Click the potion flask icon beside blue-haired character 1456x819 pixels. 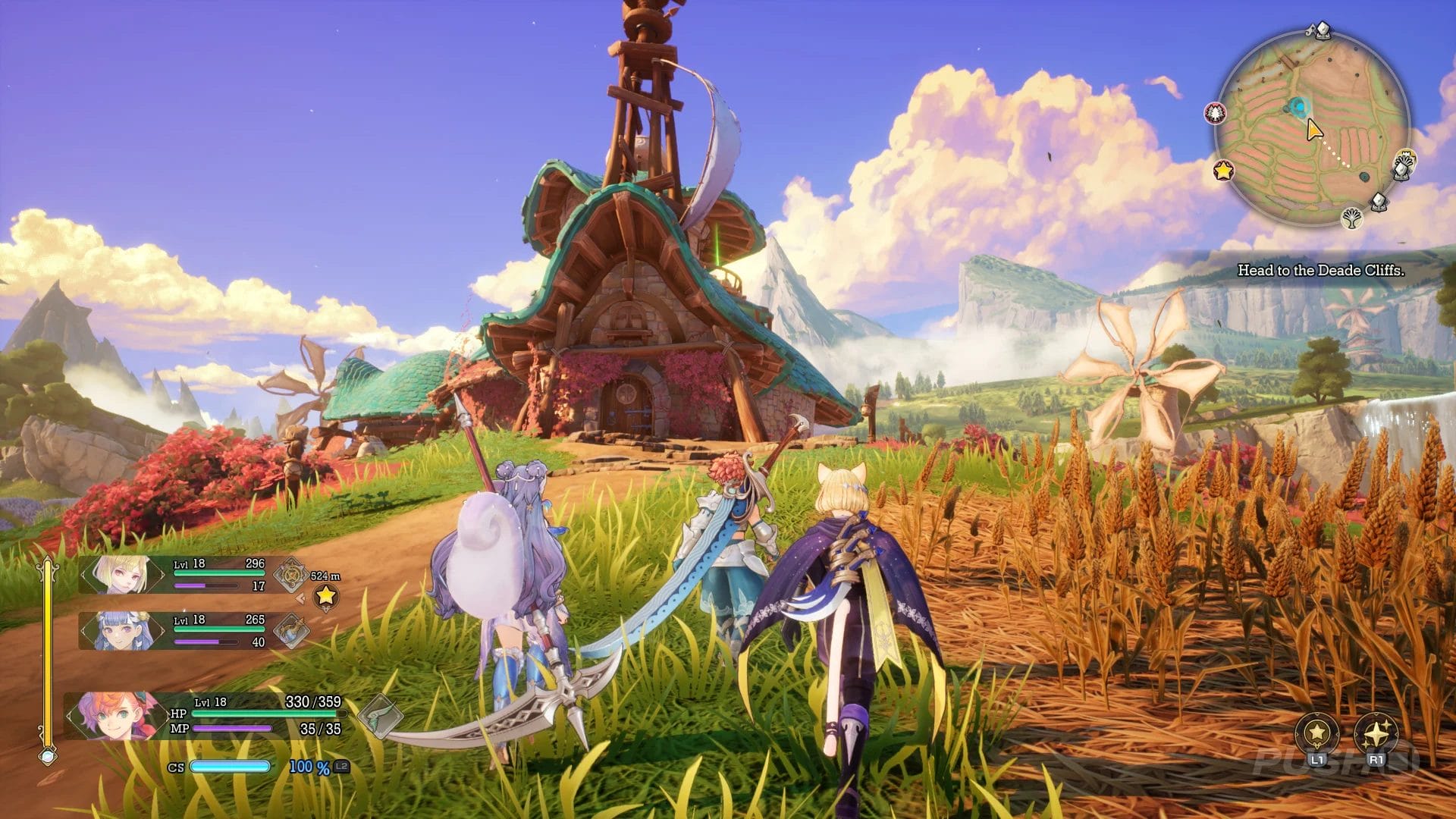[290, 631]
